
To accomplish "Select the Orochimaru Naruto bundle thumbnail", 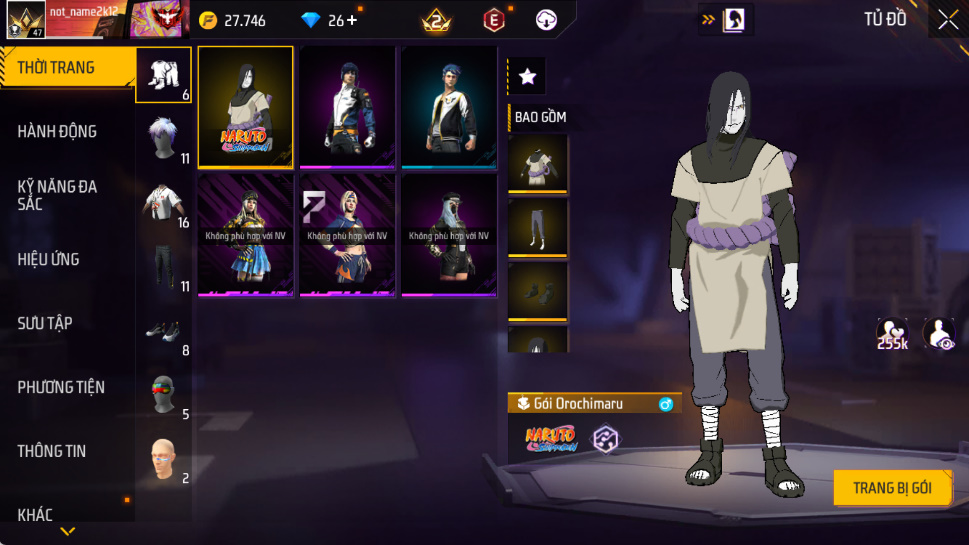I will tap(246, 107).
